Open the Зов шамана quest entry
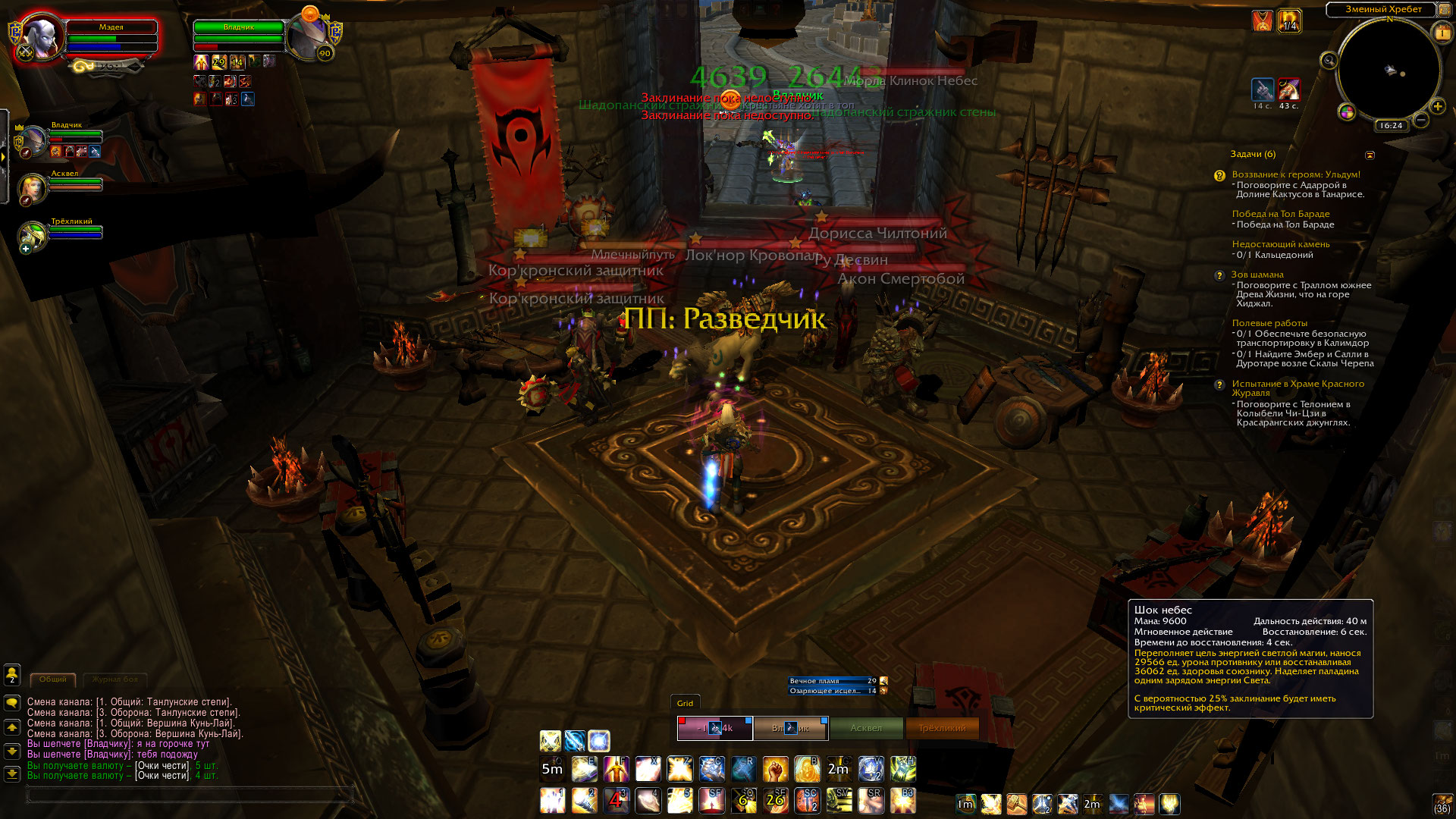Screen dimensions: 1456x819 tap(1257, 275)
